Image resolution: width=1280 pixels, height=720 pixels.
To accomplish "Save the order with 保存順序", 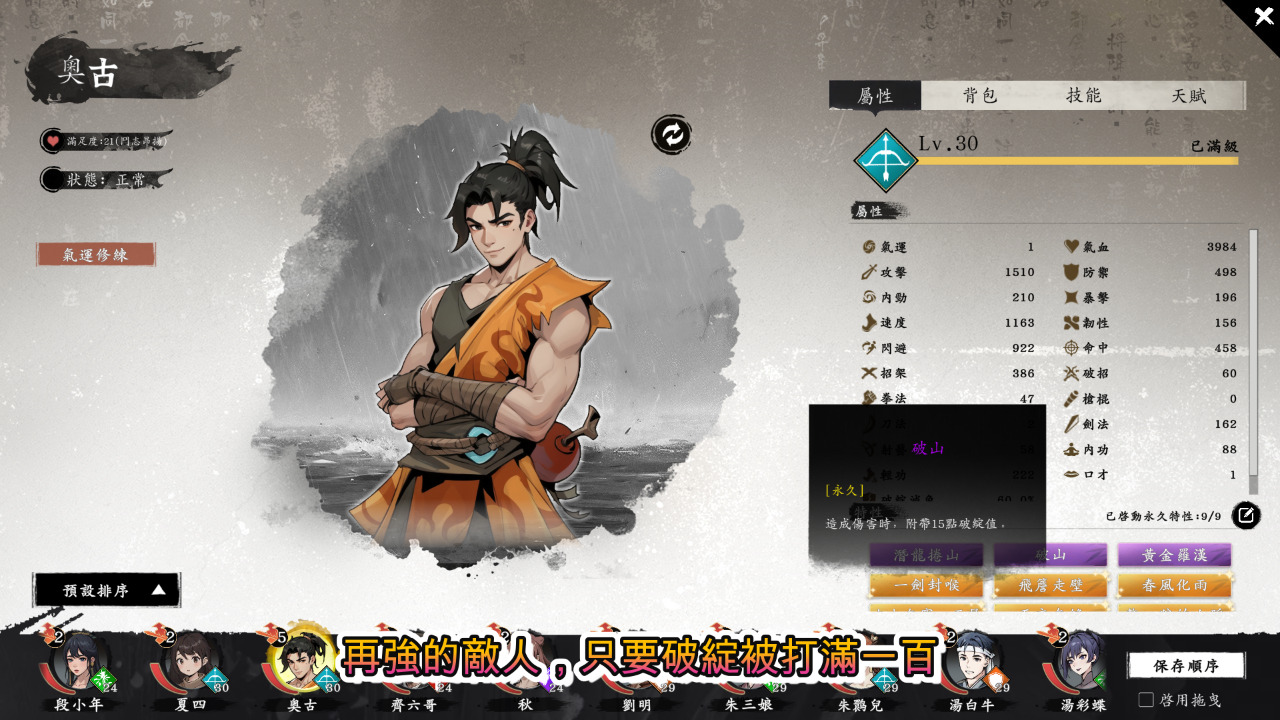I will 1185,666.
